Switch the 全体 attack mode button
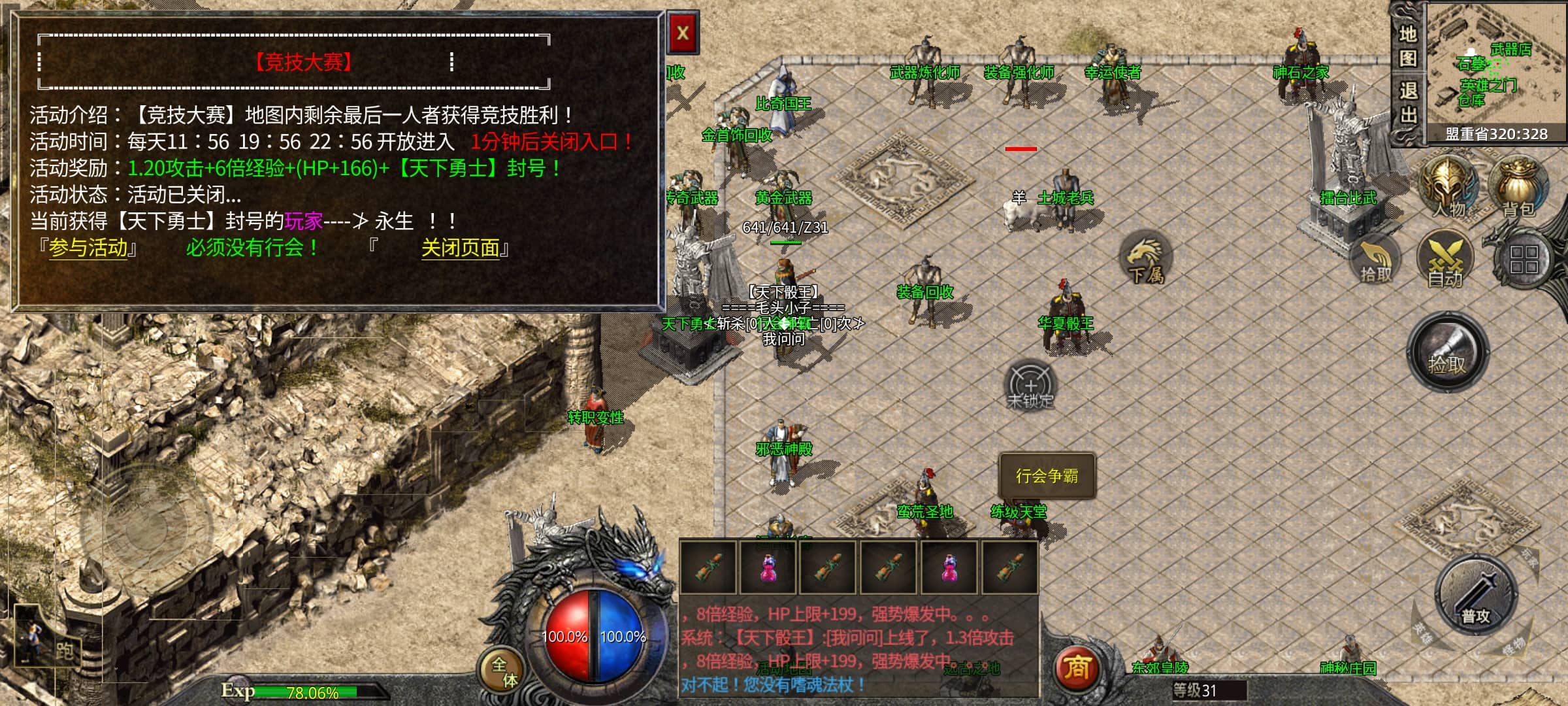This screenshot has height=706, width=1568. point(504,671)
